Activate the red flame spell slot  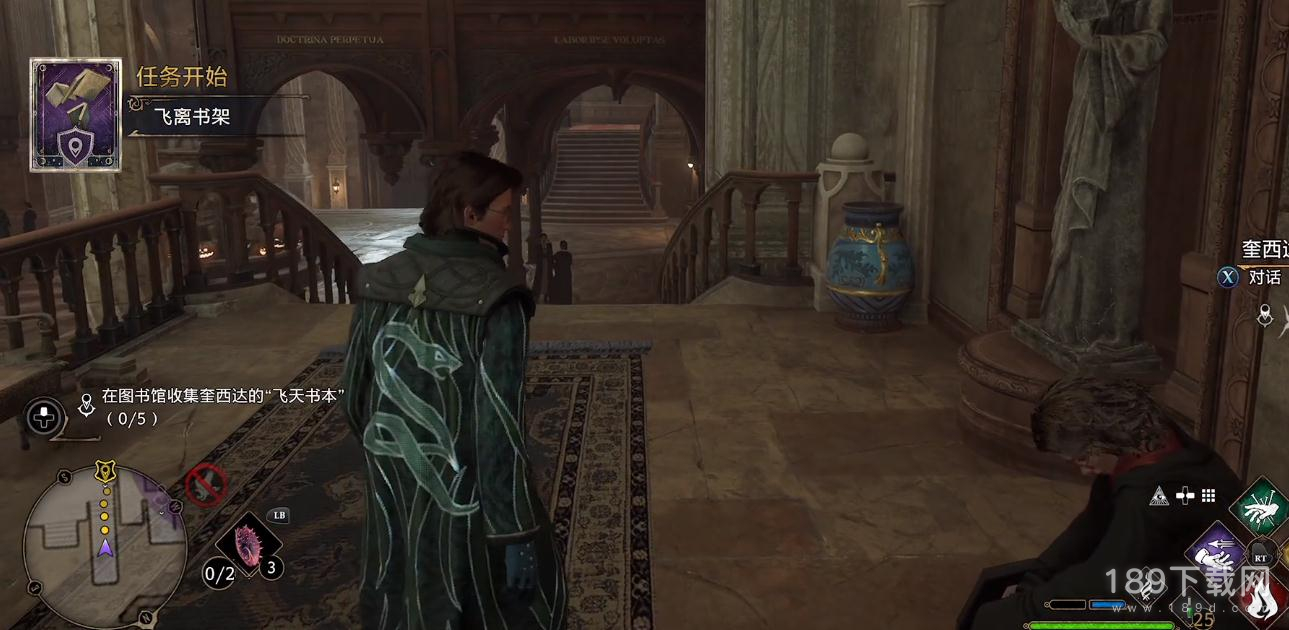click(x=1264, y=598)
